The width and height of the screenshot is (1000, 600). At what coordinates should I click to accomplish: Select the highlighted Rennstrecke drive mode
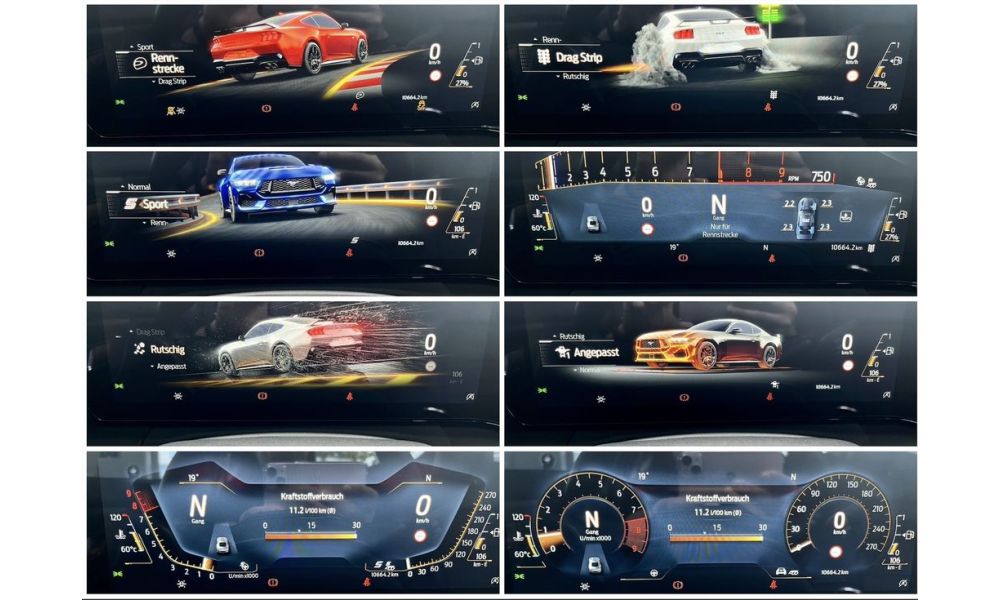(x=170, y=64)
